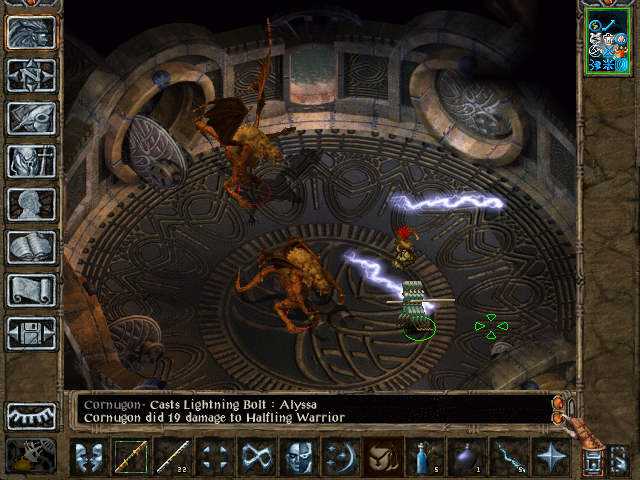
Task: Select the staff weapon quick slot
Action: coord(131,457)
